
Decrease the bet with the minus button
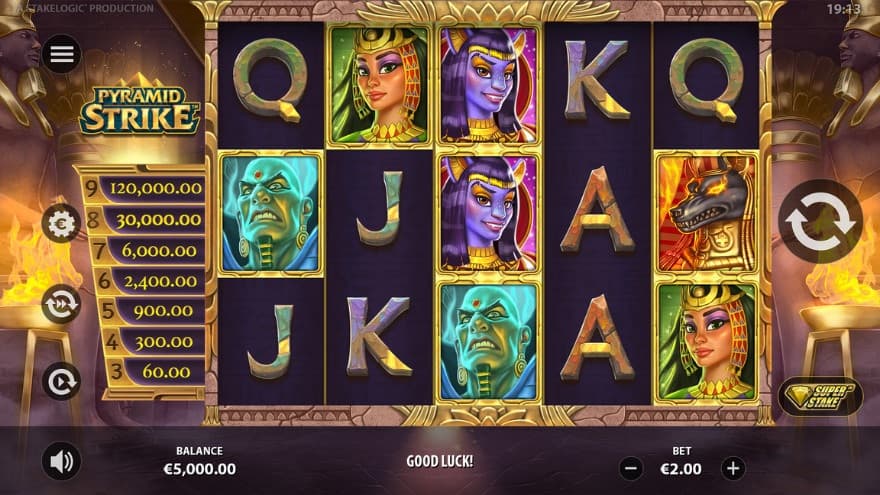(631, 467)
